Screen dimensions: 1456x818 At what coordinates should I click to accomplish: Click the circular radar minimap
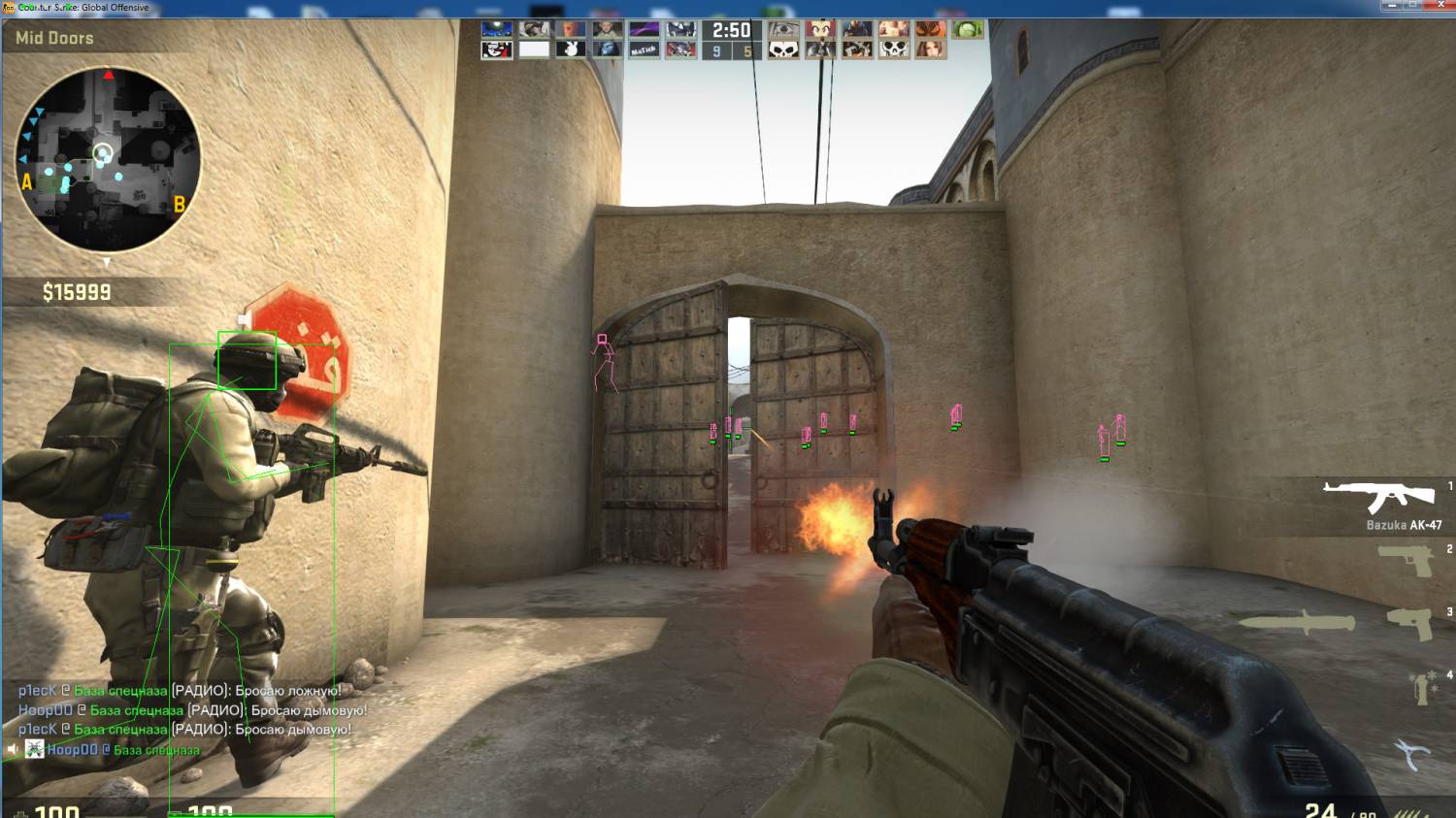click(108, 159)
